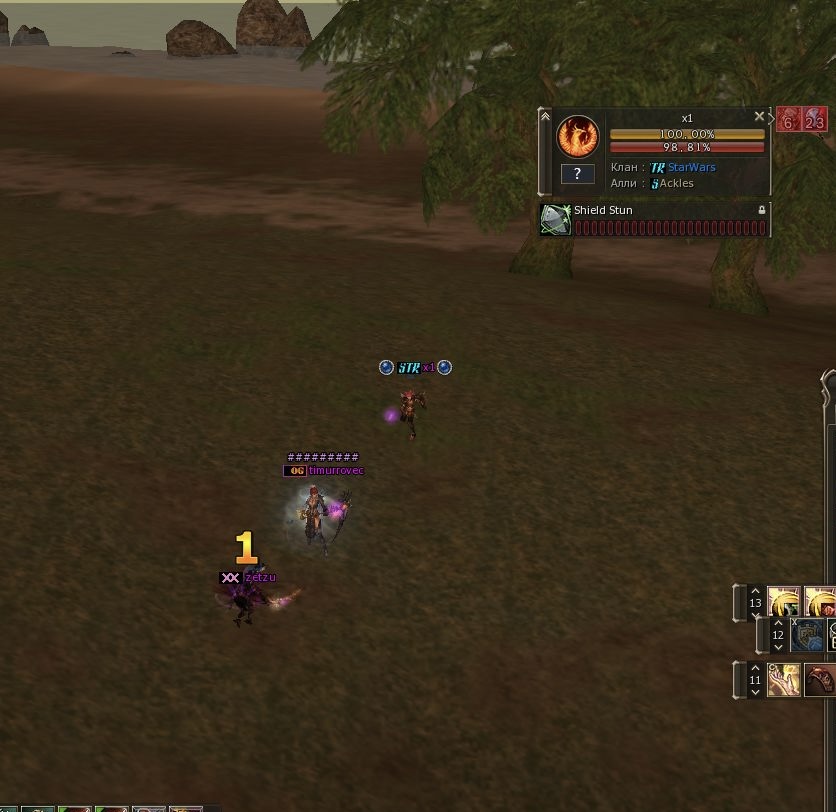Close the x1 target window

pyautogui.click(x=759, y=117)
